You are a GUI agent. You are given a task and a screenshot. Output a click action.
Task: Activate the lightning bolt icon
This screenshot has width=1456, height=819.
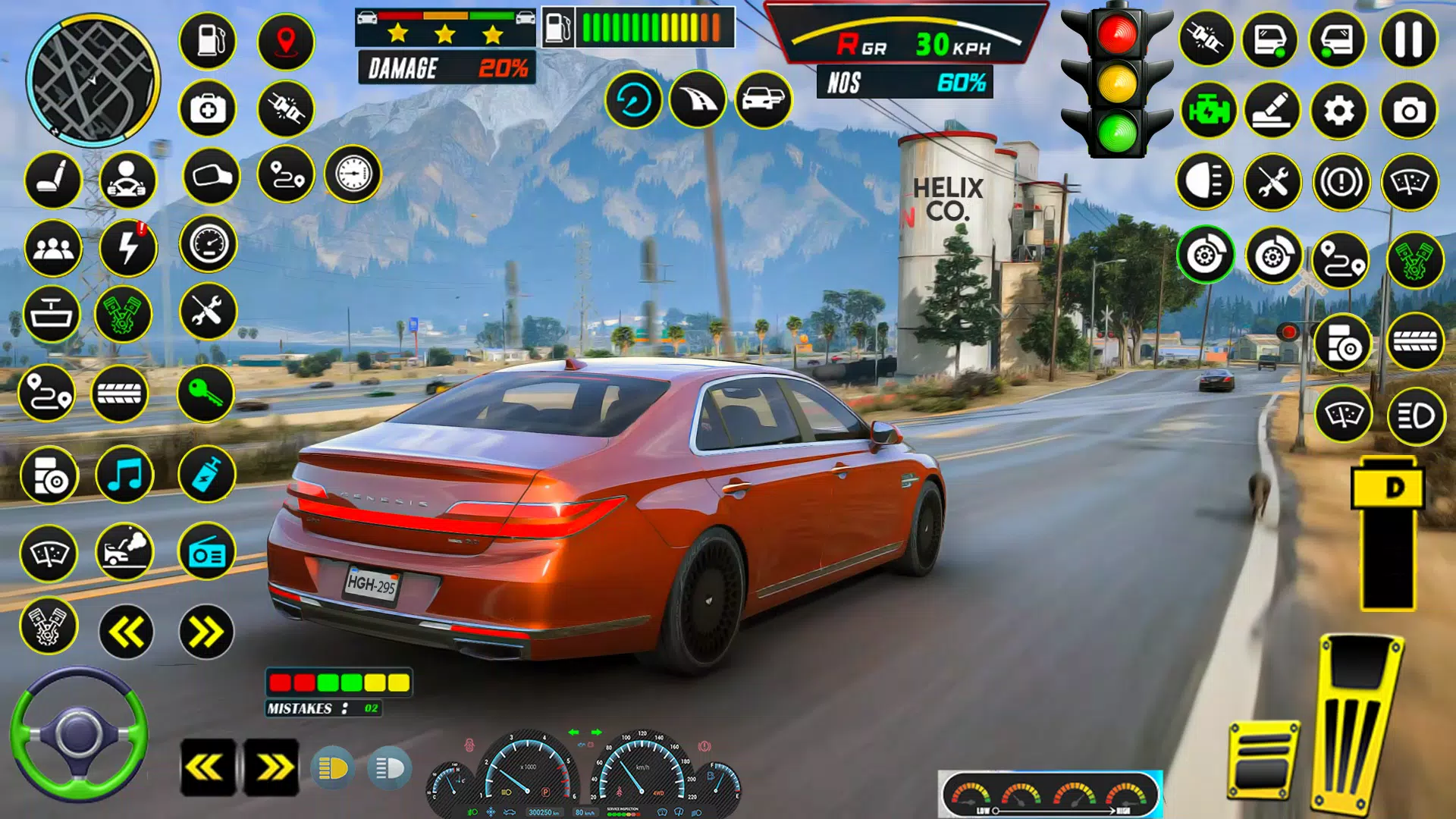128,247
